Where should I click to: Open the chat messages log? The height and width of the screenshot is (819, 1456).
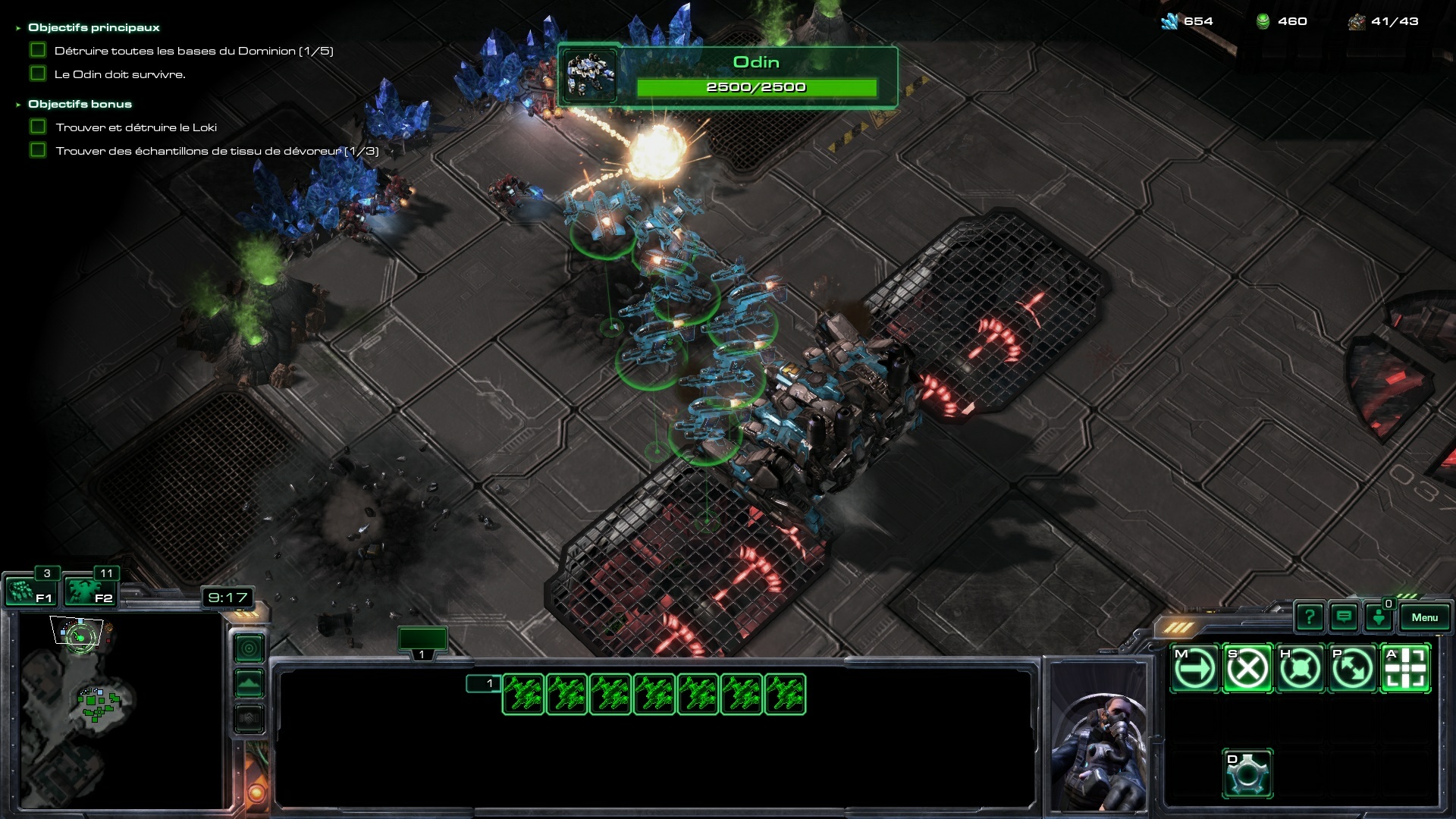(1344, 617)
